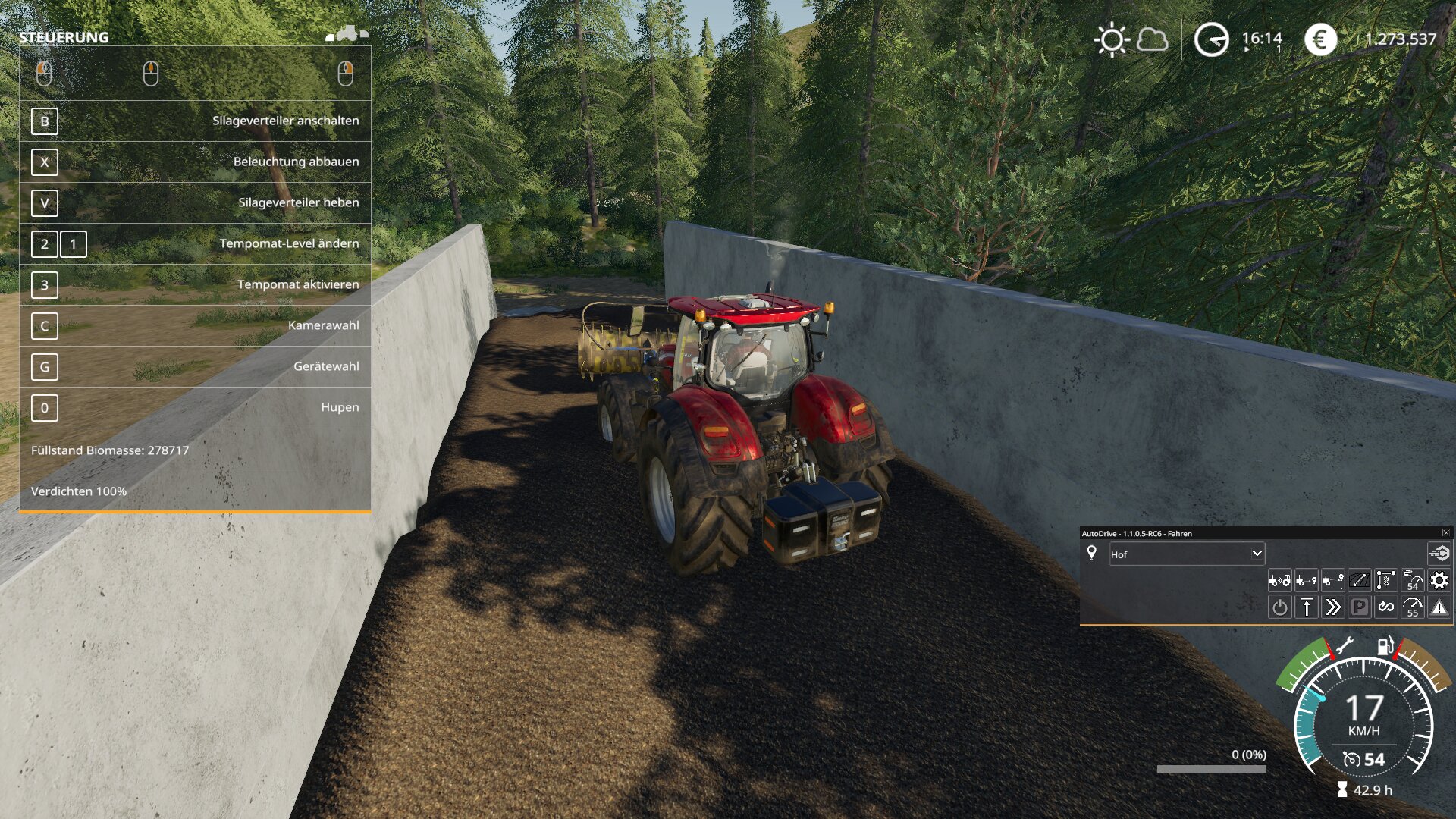Open the Courseplay-style icon in AutoDrive header
The height and width of the screenshot is (819, 1456).
tap(1439, 554)
